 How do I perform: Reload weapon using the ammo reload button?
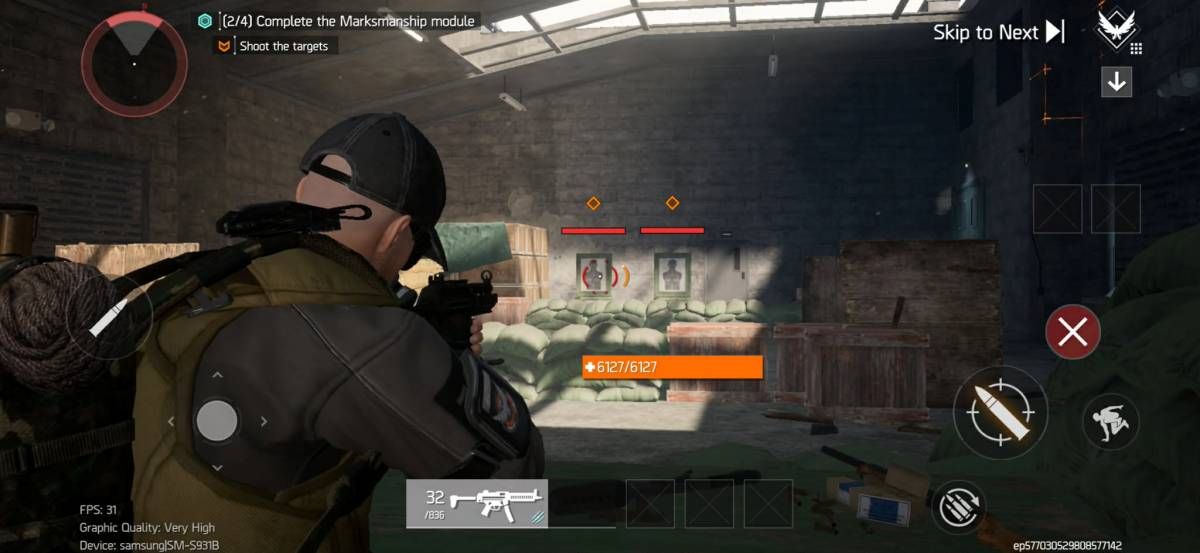tap(959, 507)
